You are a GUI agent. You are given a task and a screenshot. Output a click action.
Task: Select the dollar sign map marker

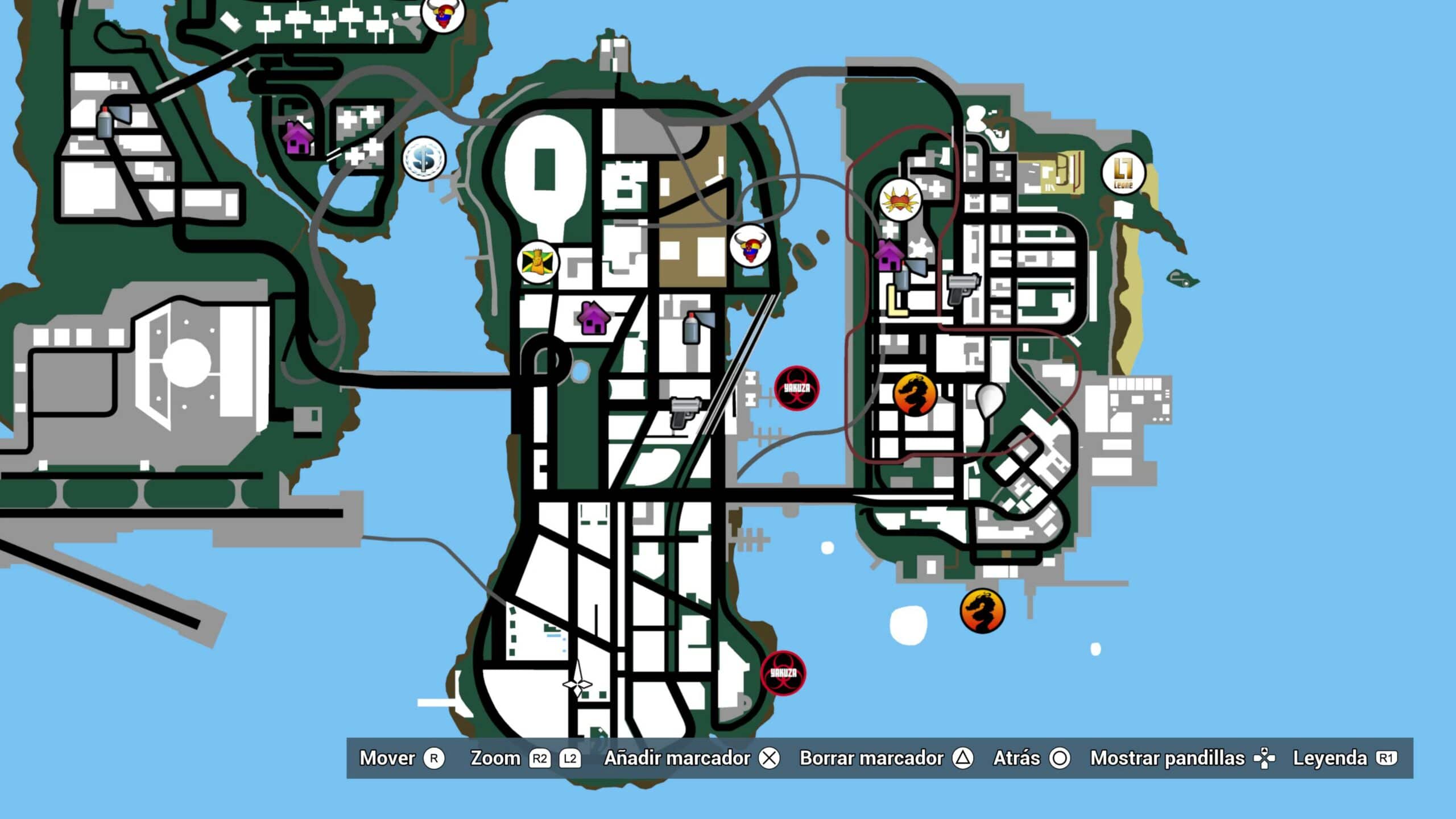(424, 159)
